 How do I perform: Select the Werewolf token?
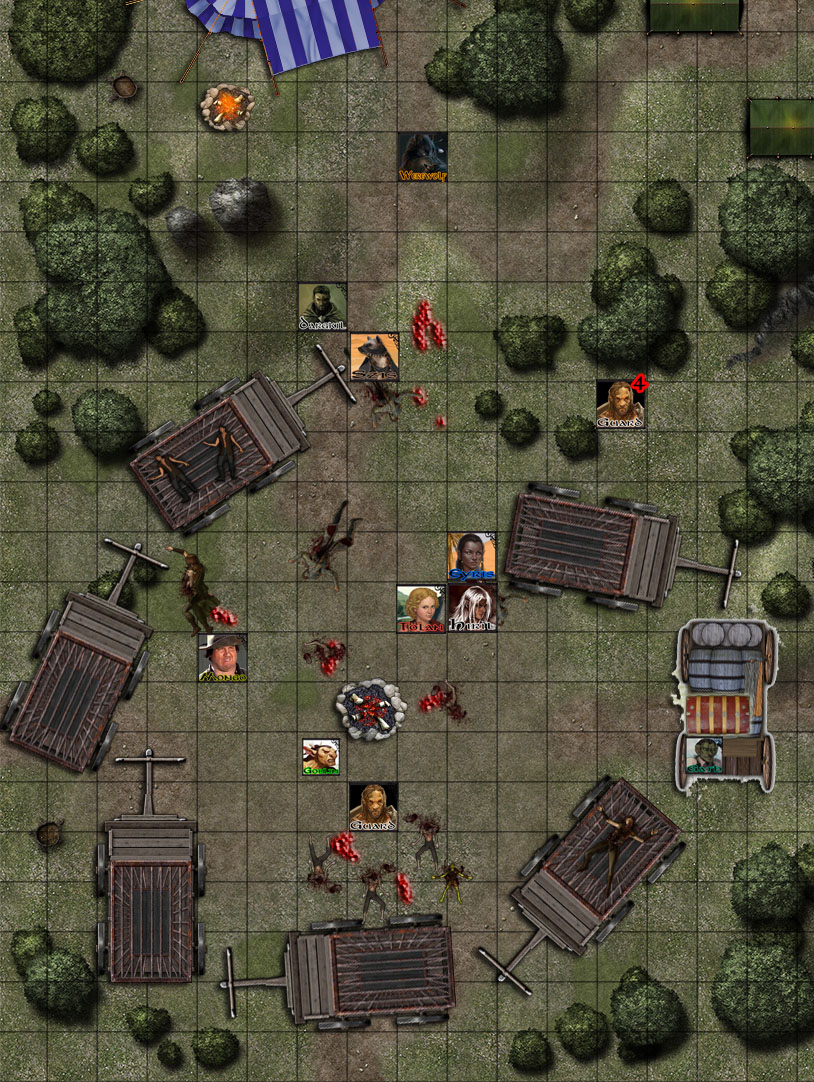pos(422,157)
